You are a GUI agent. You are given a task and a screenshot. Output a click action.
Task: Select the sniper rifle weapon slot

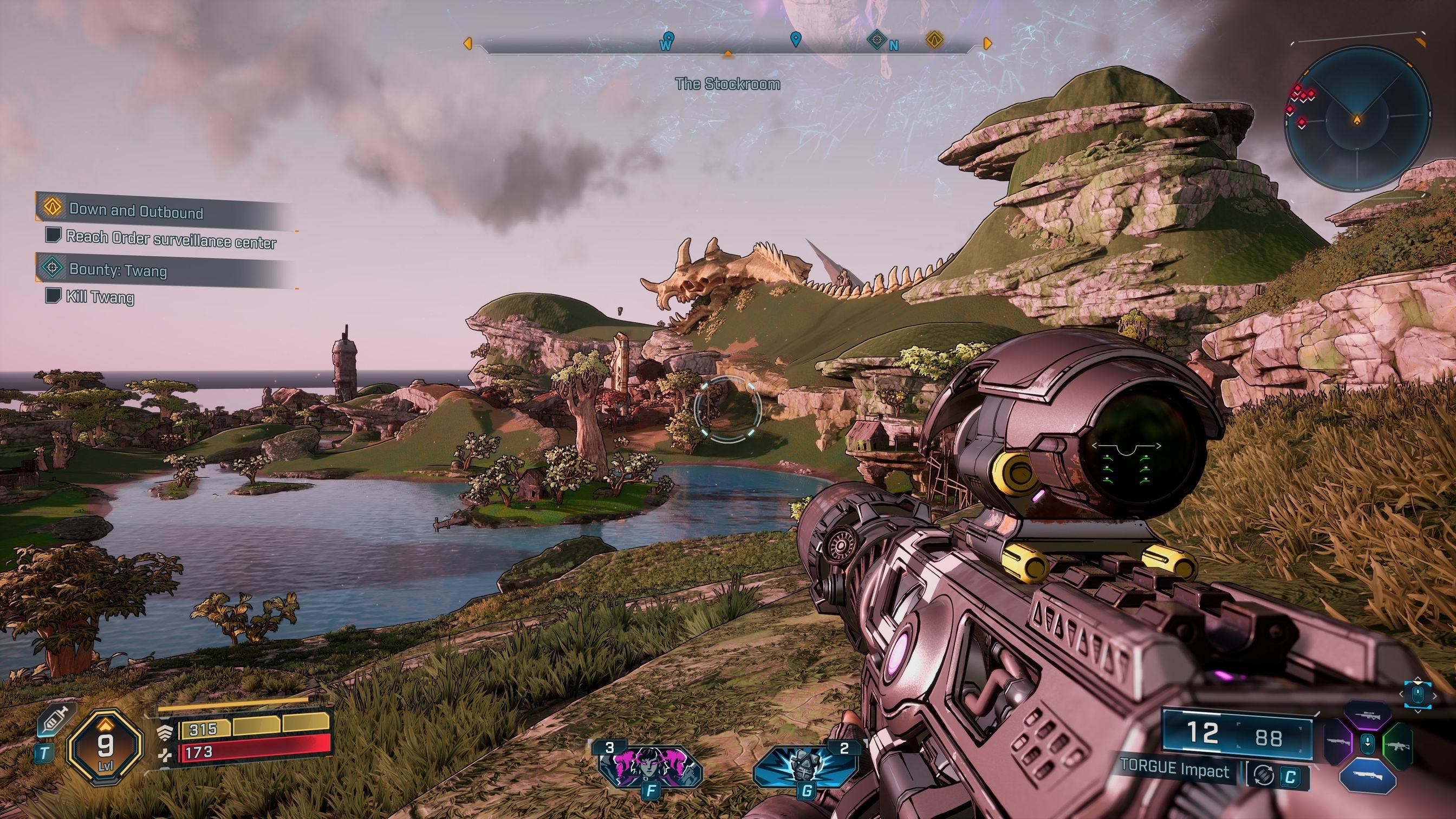1367,716
